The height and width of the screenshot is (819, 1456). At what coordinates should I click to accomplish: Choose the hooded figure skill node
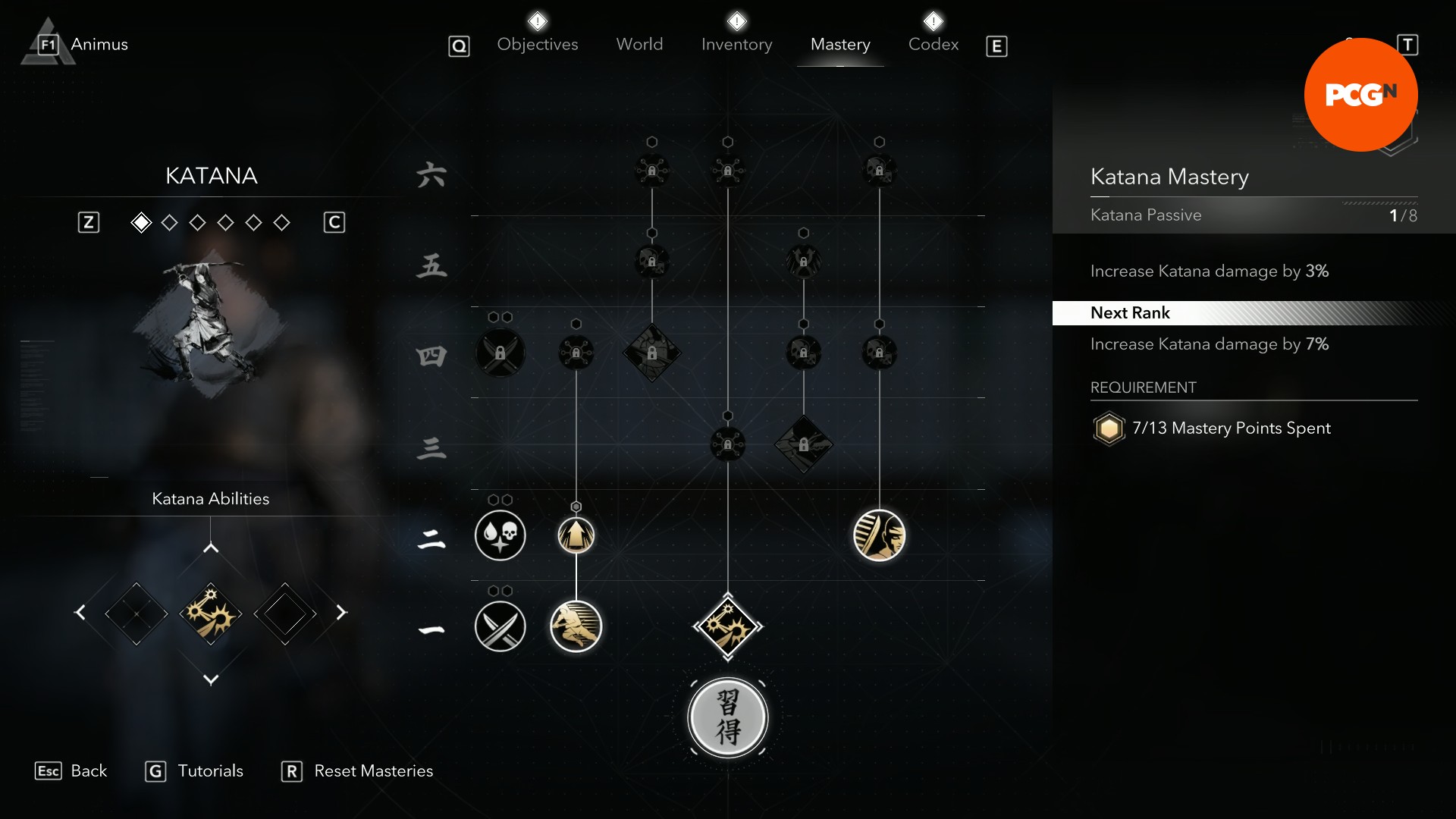click(x=880, y=535)
